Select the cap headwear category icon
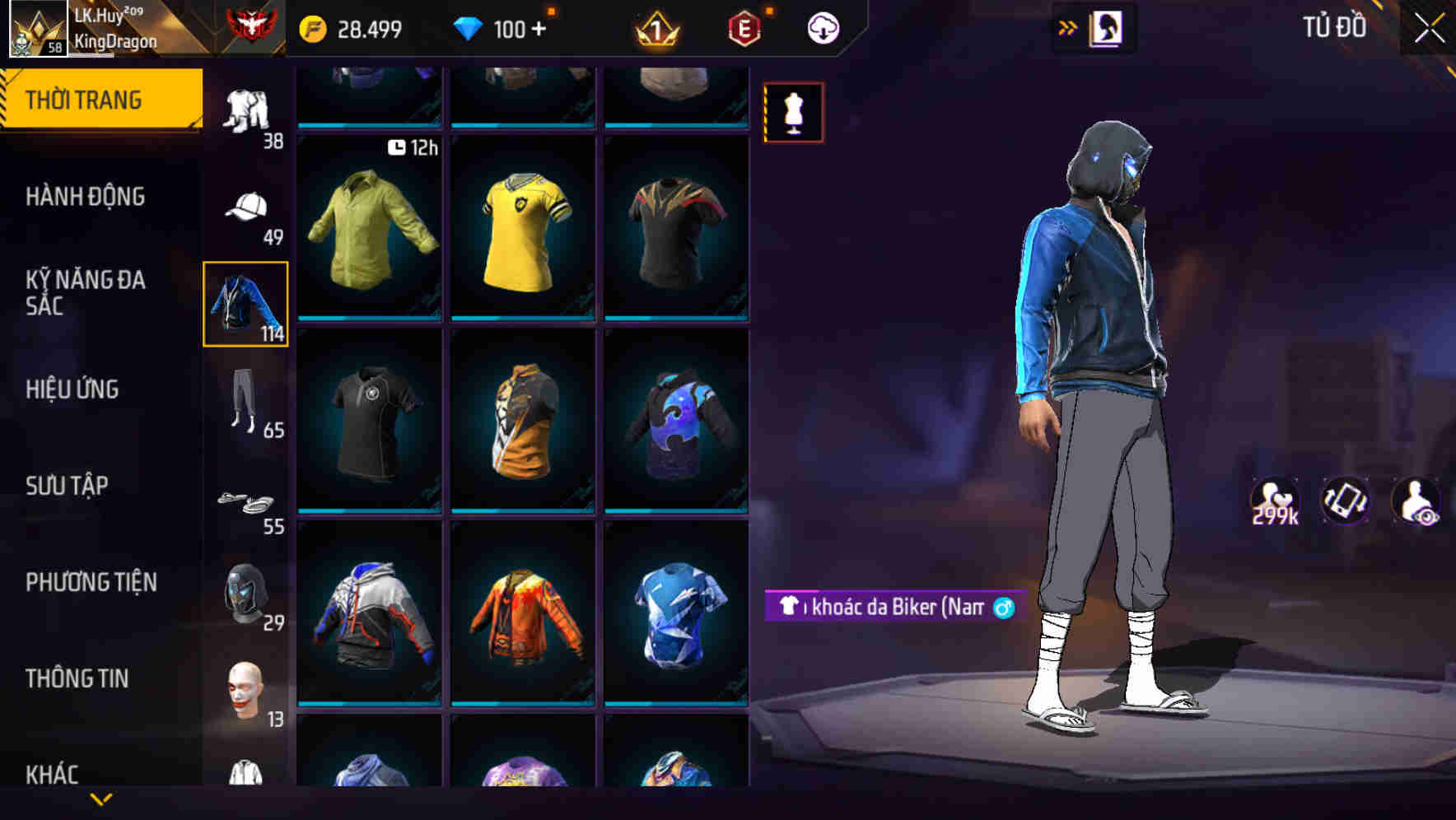Image resolution: width=1456 pixels, height=820 pixels. click(245, 208)
